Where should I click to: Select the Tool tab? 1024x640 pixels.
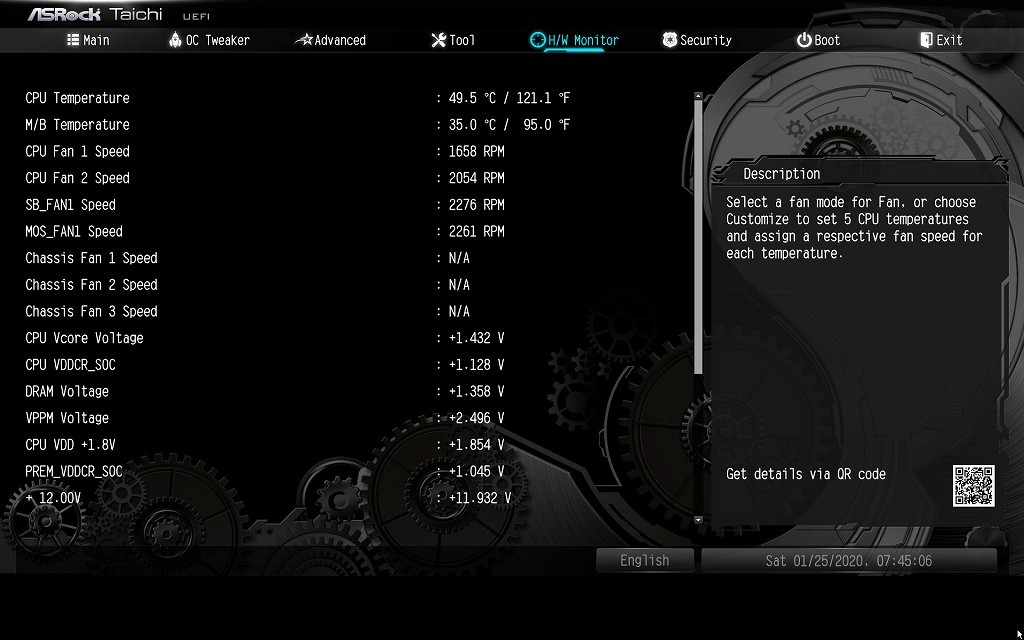click(x=453, y=40)
